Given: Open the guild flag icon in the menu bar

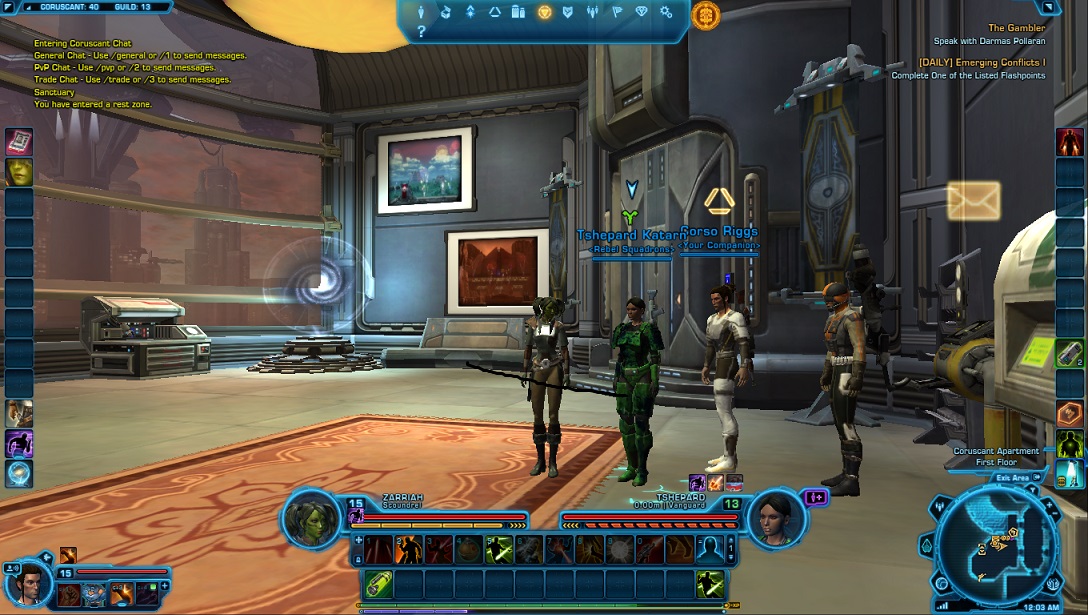Looking at the screenshot, I should 617,12.
